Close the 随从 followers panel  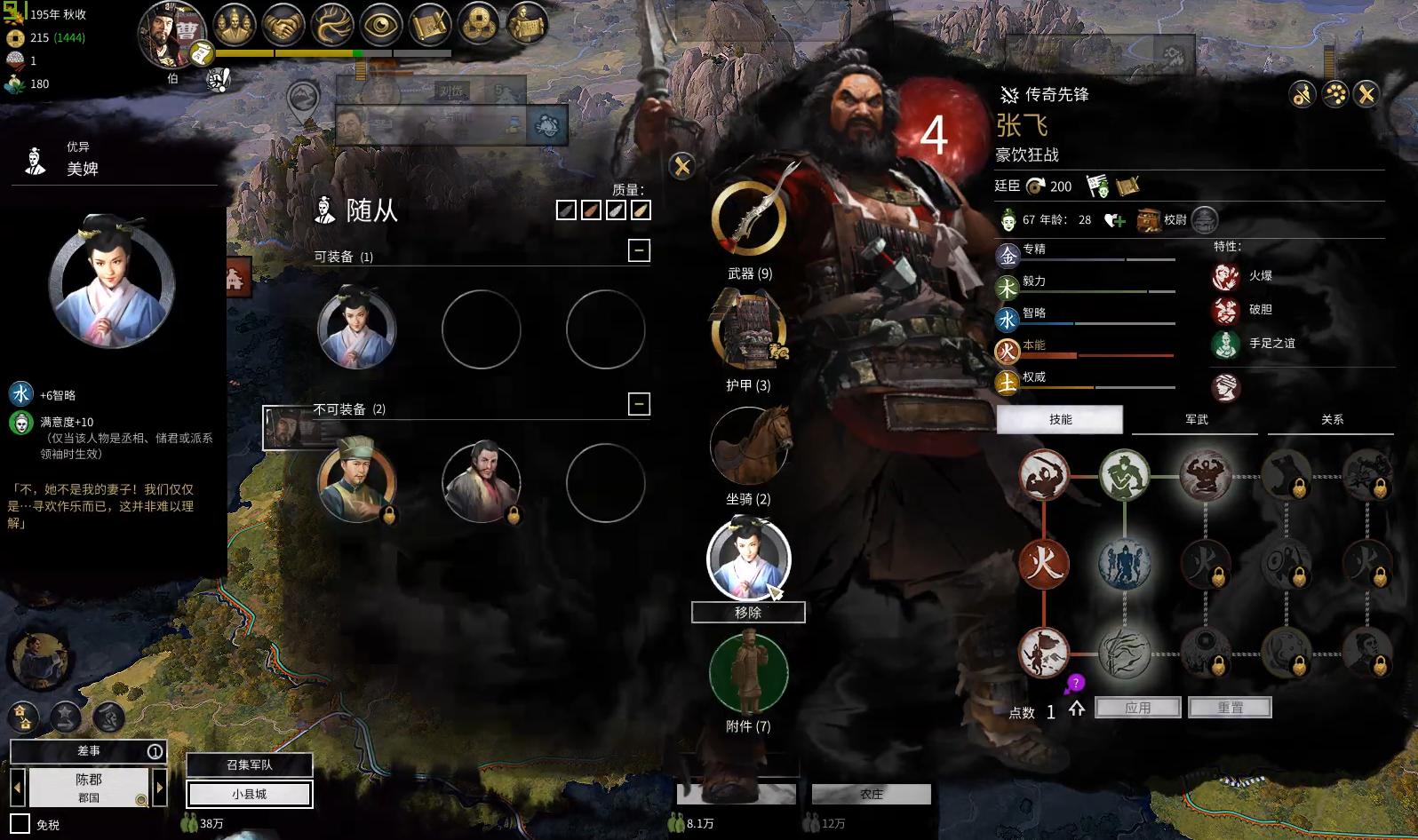tap(682, 166)
